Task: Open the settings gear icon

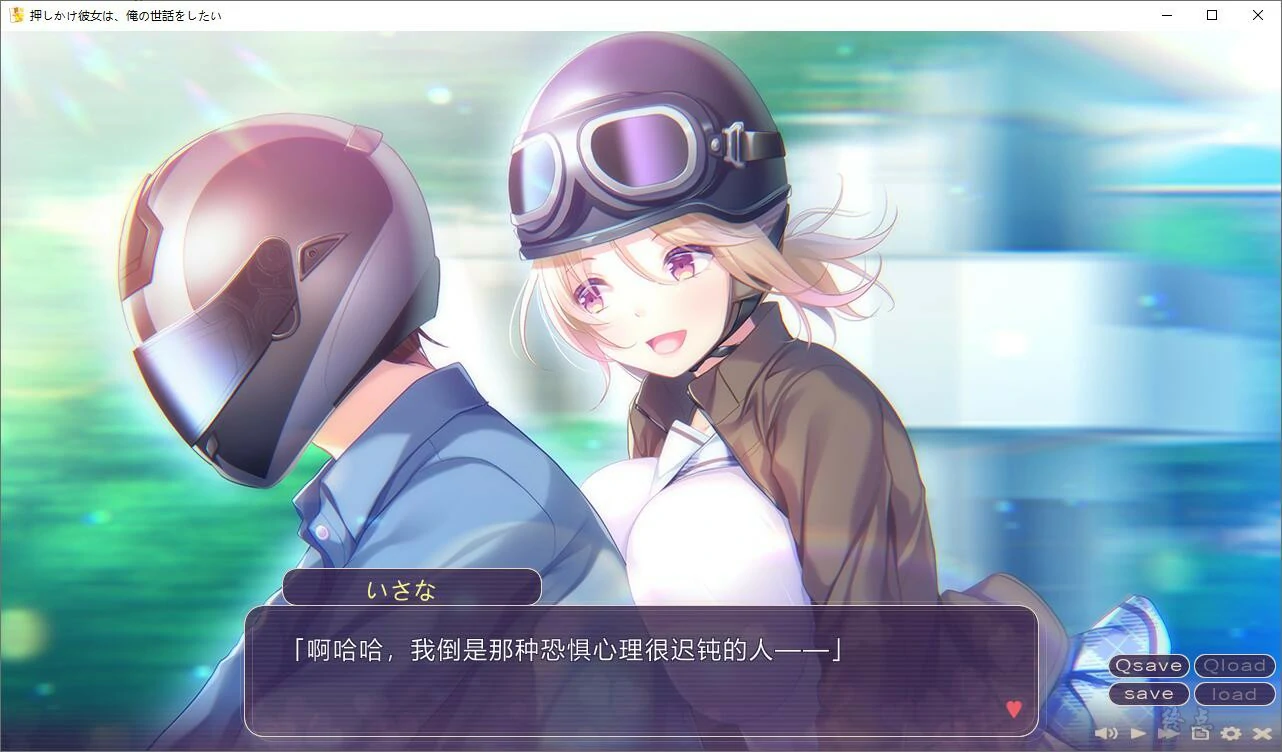Action: [1230, 734]
